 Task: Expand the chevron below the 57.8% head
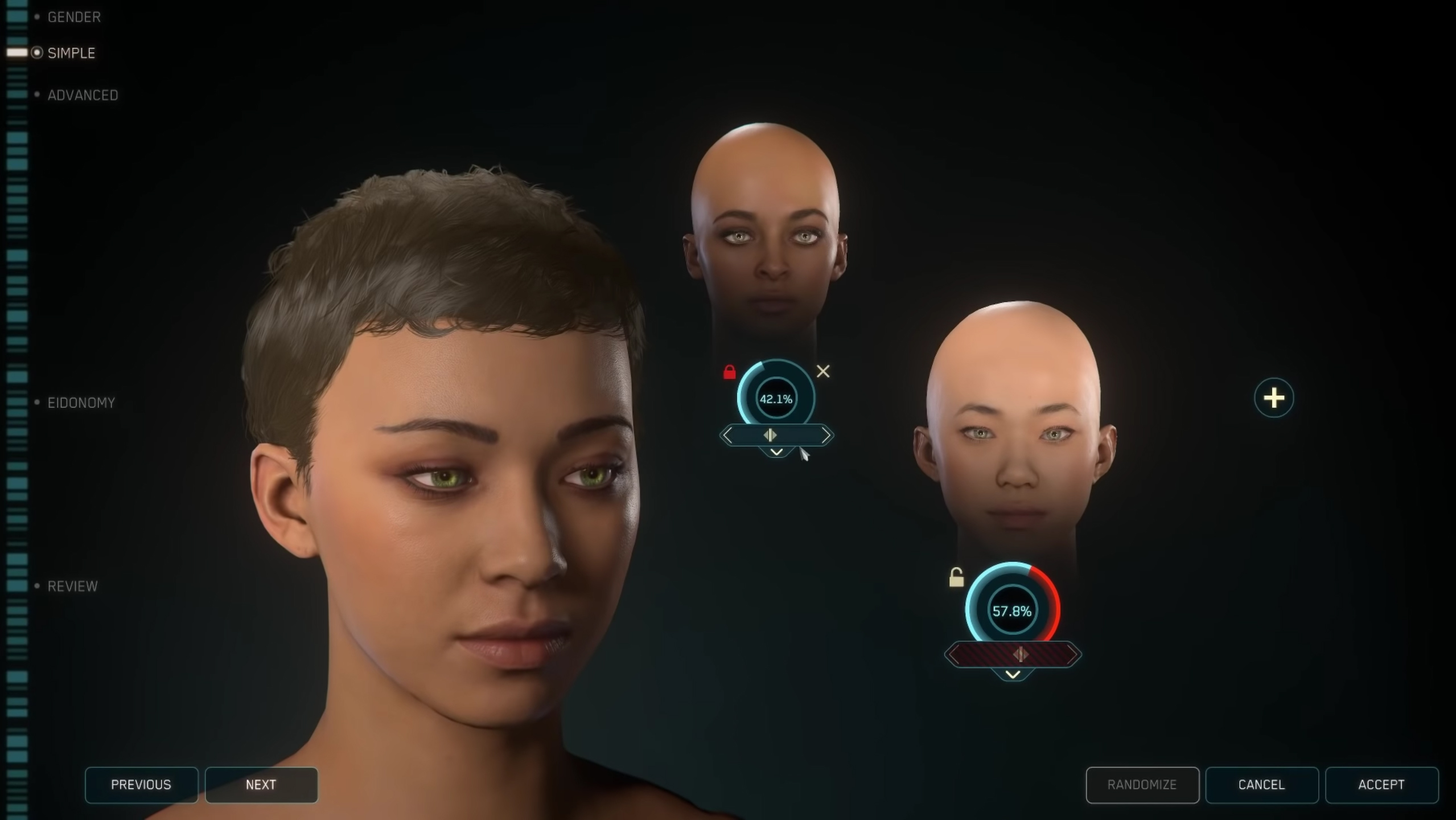point(1013,675)
